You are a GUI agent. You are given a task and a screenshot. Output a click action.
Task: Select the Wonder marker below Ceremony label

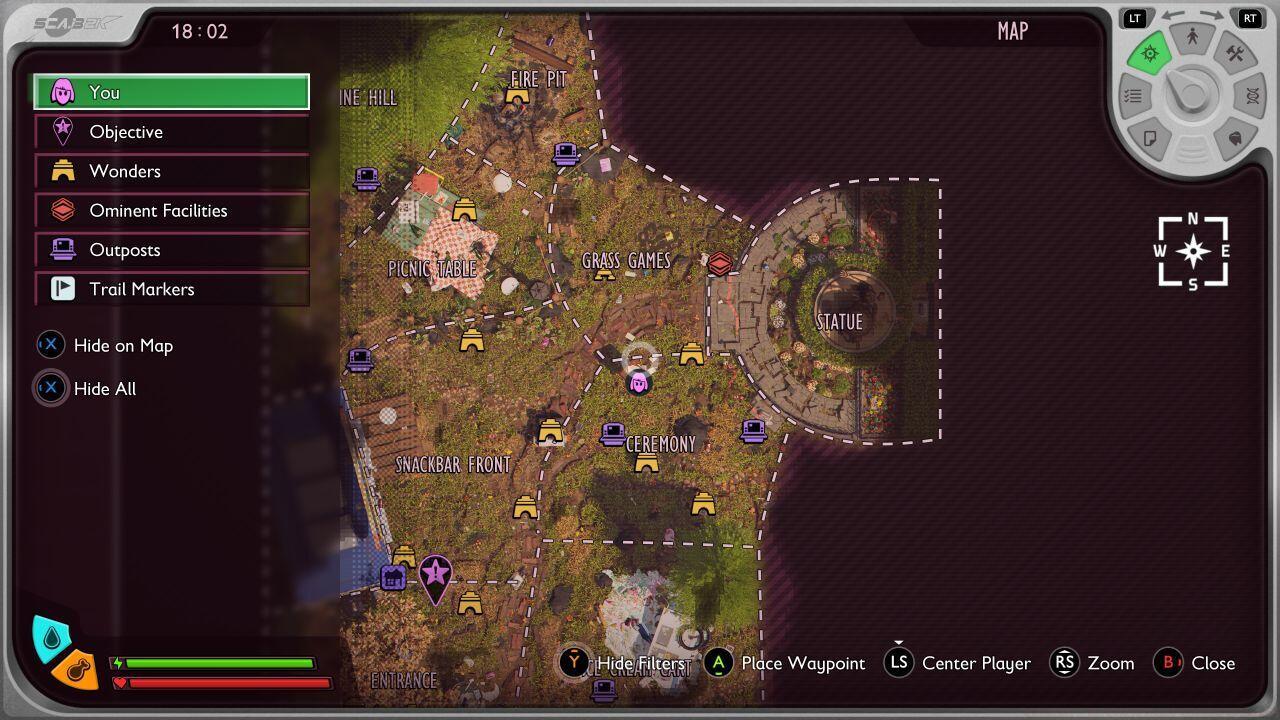647,463
